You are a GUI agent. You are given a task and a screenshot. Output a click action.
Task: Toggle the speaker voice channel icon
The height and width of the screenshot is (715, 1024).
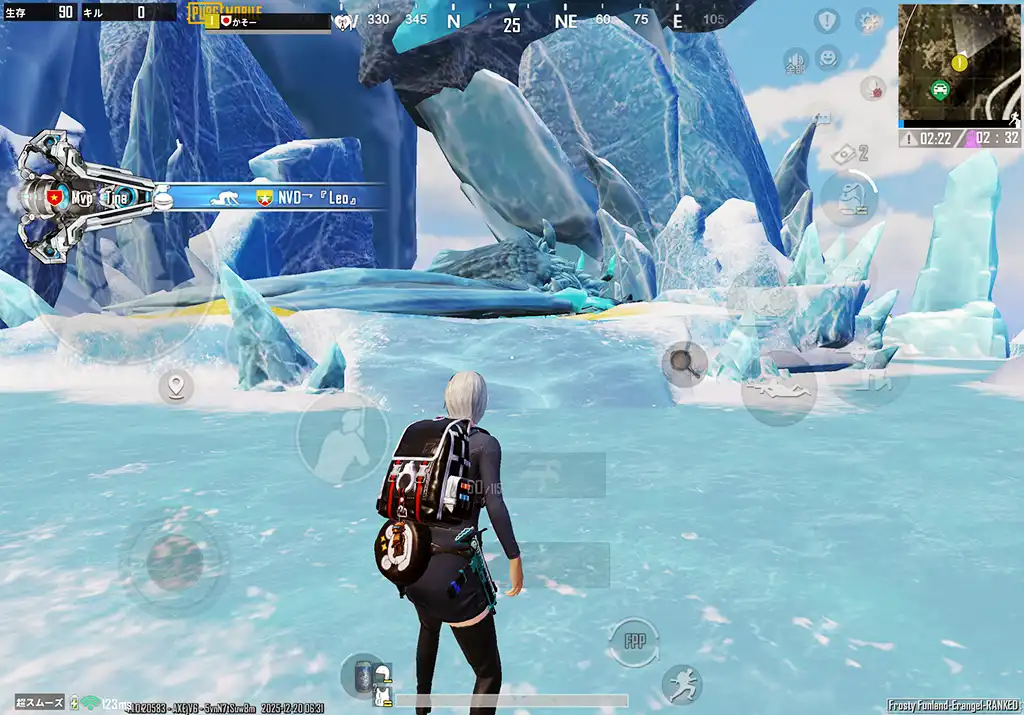point(795,61)
